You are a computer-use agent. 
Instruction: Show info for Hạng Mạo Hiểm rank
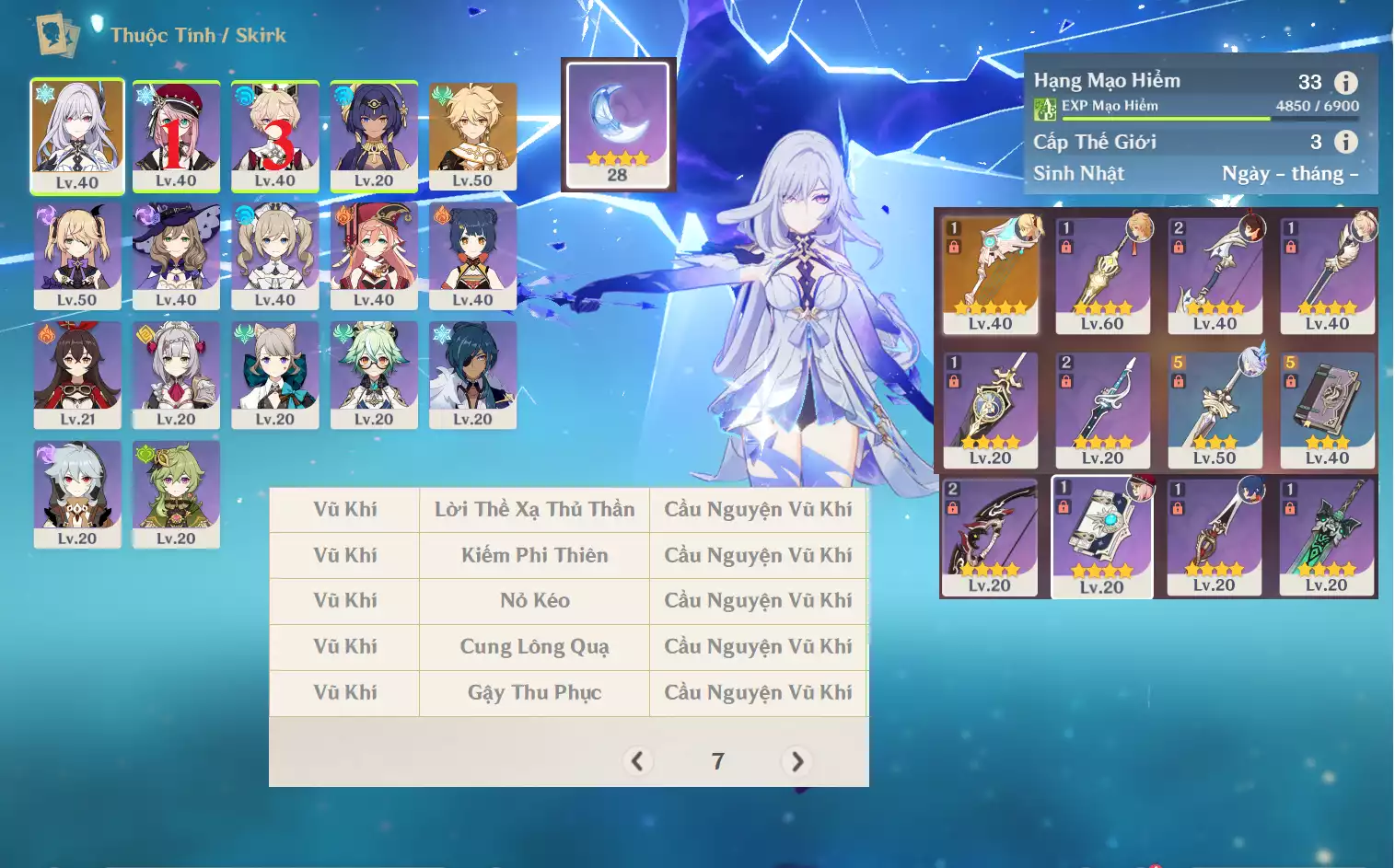(1346, 83)
